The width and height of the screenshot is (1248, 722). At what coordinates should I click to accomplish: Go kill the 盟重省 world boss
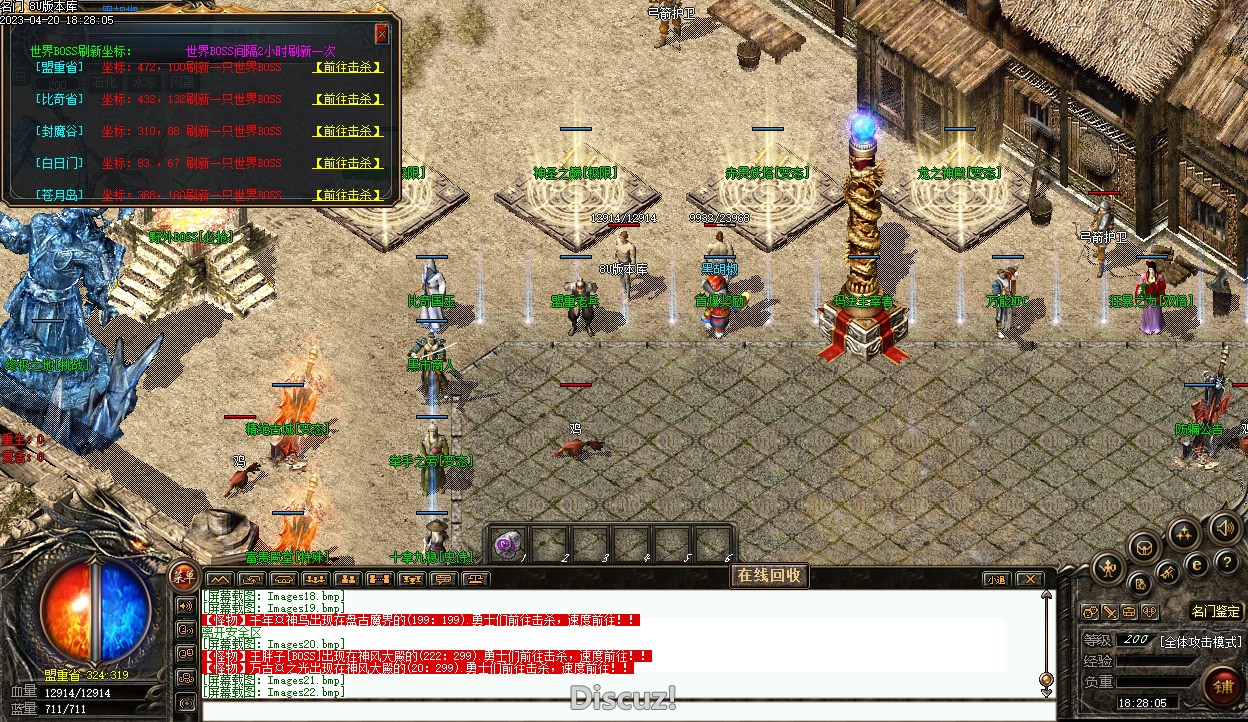point(347,67)
